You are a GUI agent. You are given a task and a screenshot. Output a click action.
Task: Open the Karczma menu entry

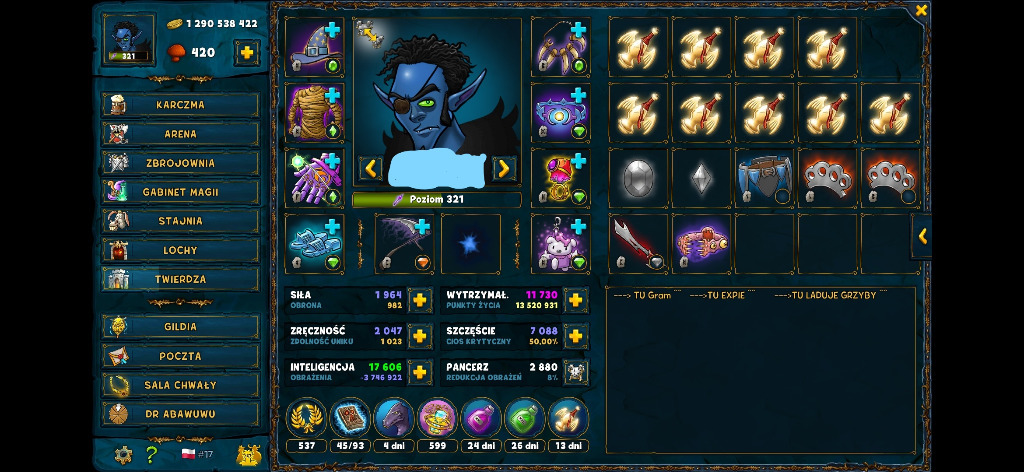180,105
